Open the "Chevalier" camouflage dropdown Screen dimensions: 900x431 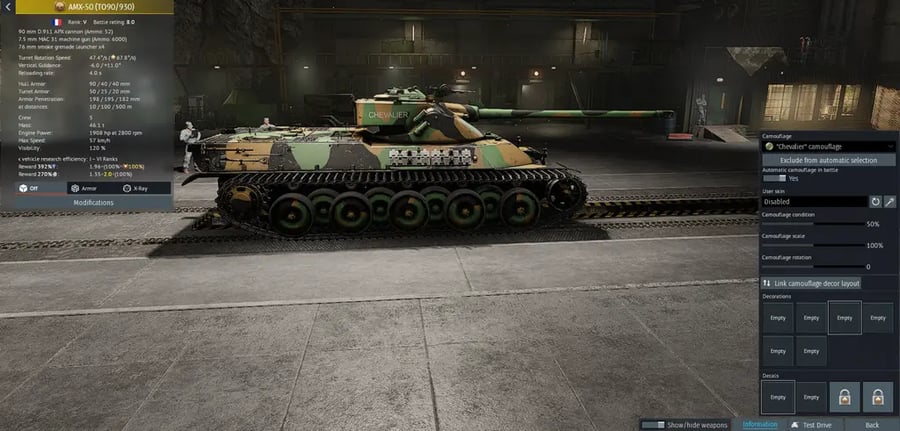click(828, 146)
